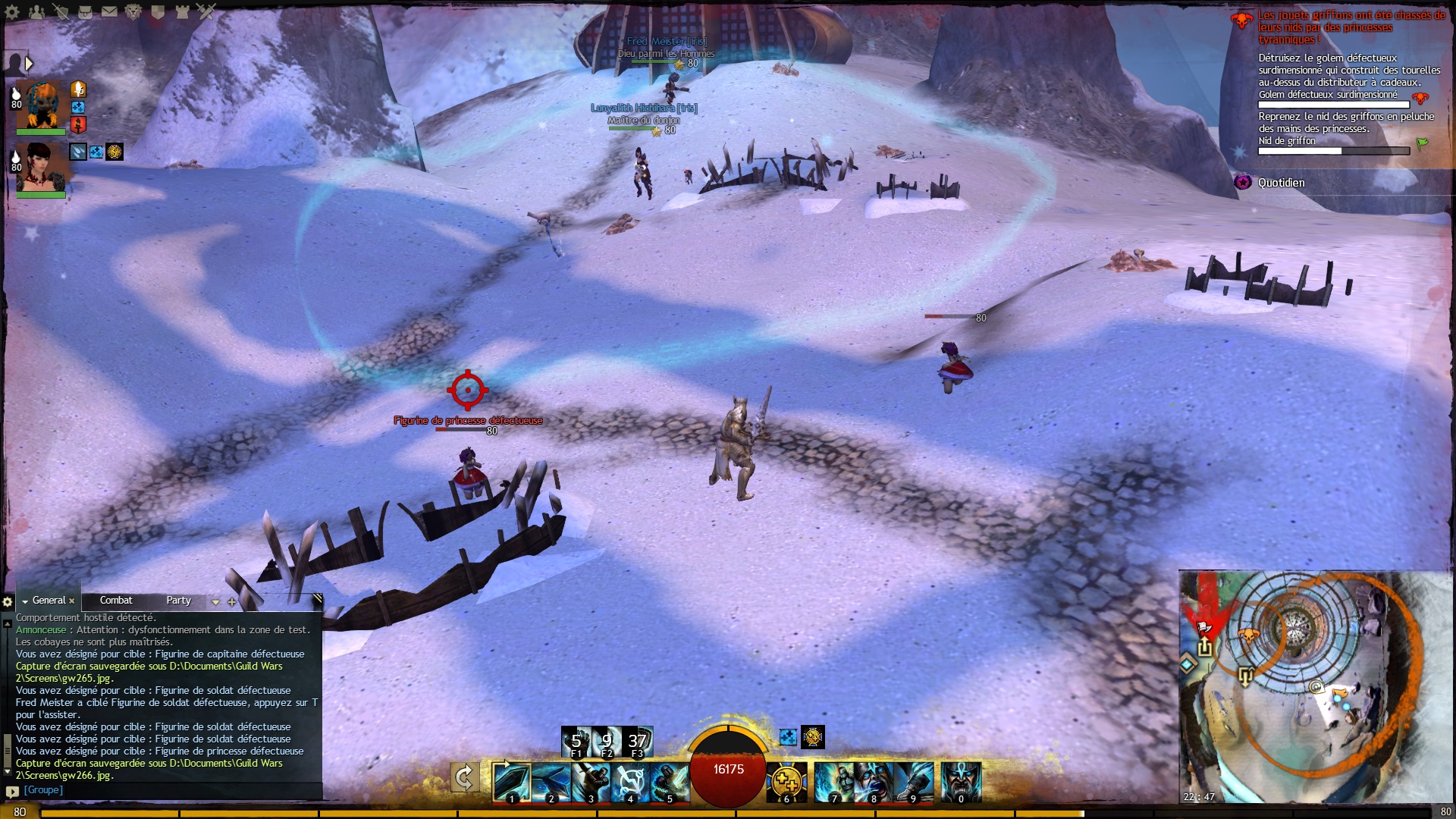Select the pumpkin-head party member portrait

coord(42,105)
